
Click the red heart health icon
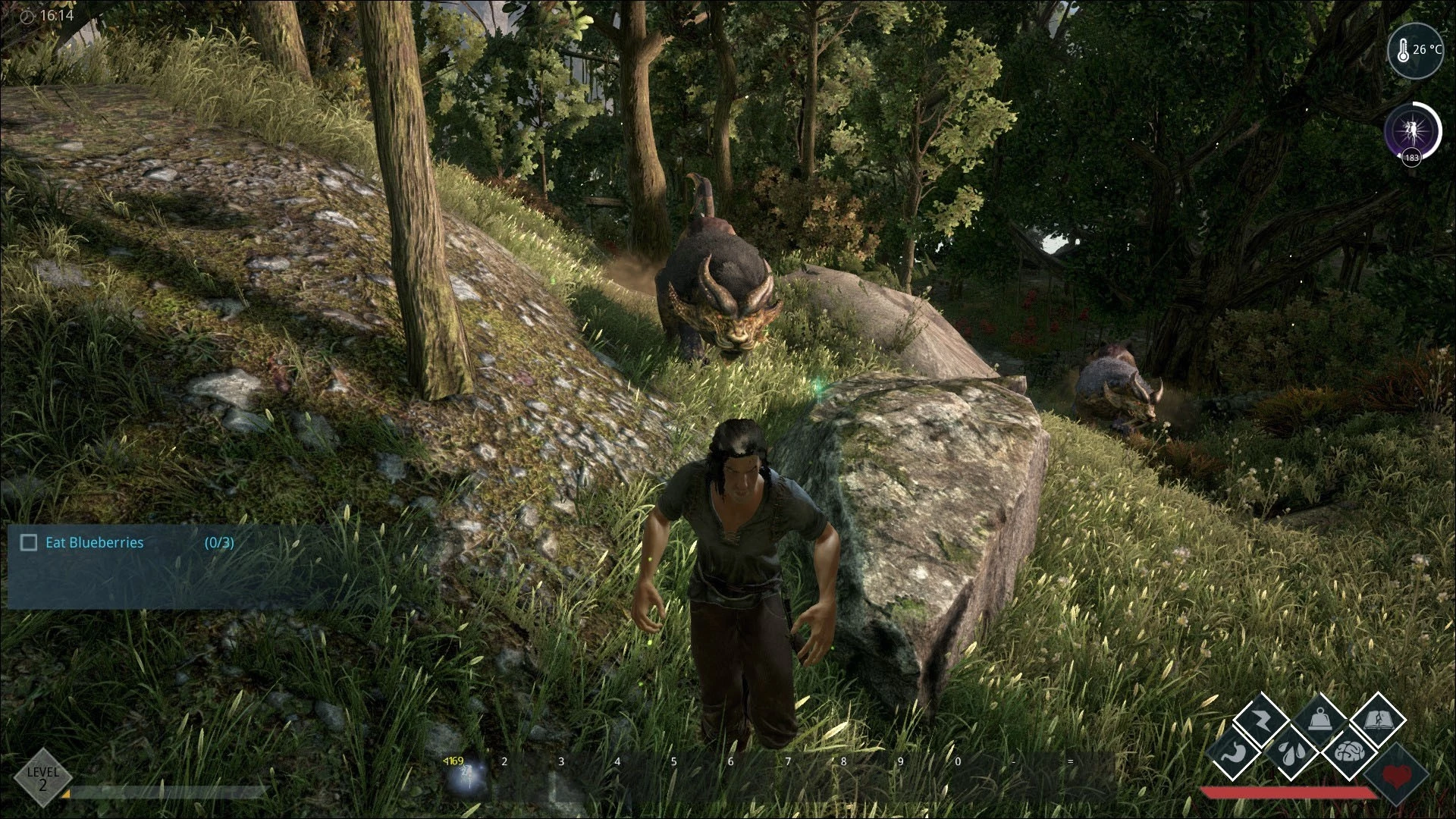(1396, 775)
